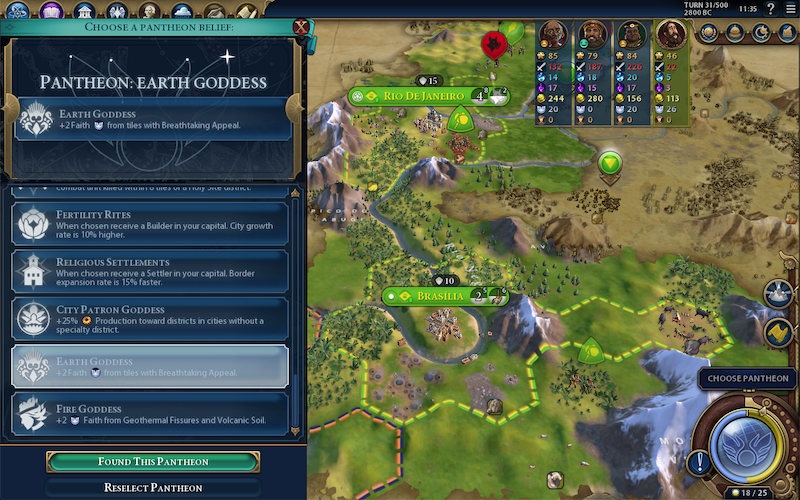
Task: Close the pantheon belief panel
Action: (x=301, y=27)
